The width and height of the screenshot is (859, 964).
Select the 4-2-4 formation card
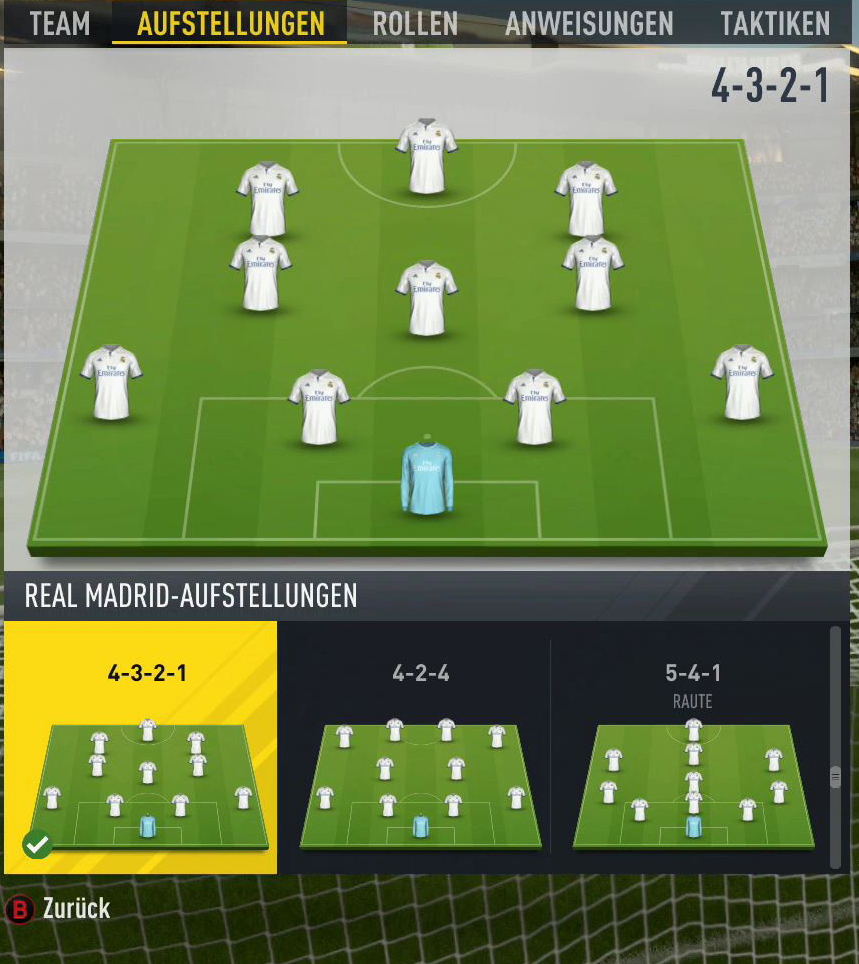(420, 747)
